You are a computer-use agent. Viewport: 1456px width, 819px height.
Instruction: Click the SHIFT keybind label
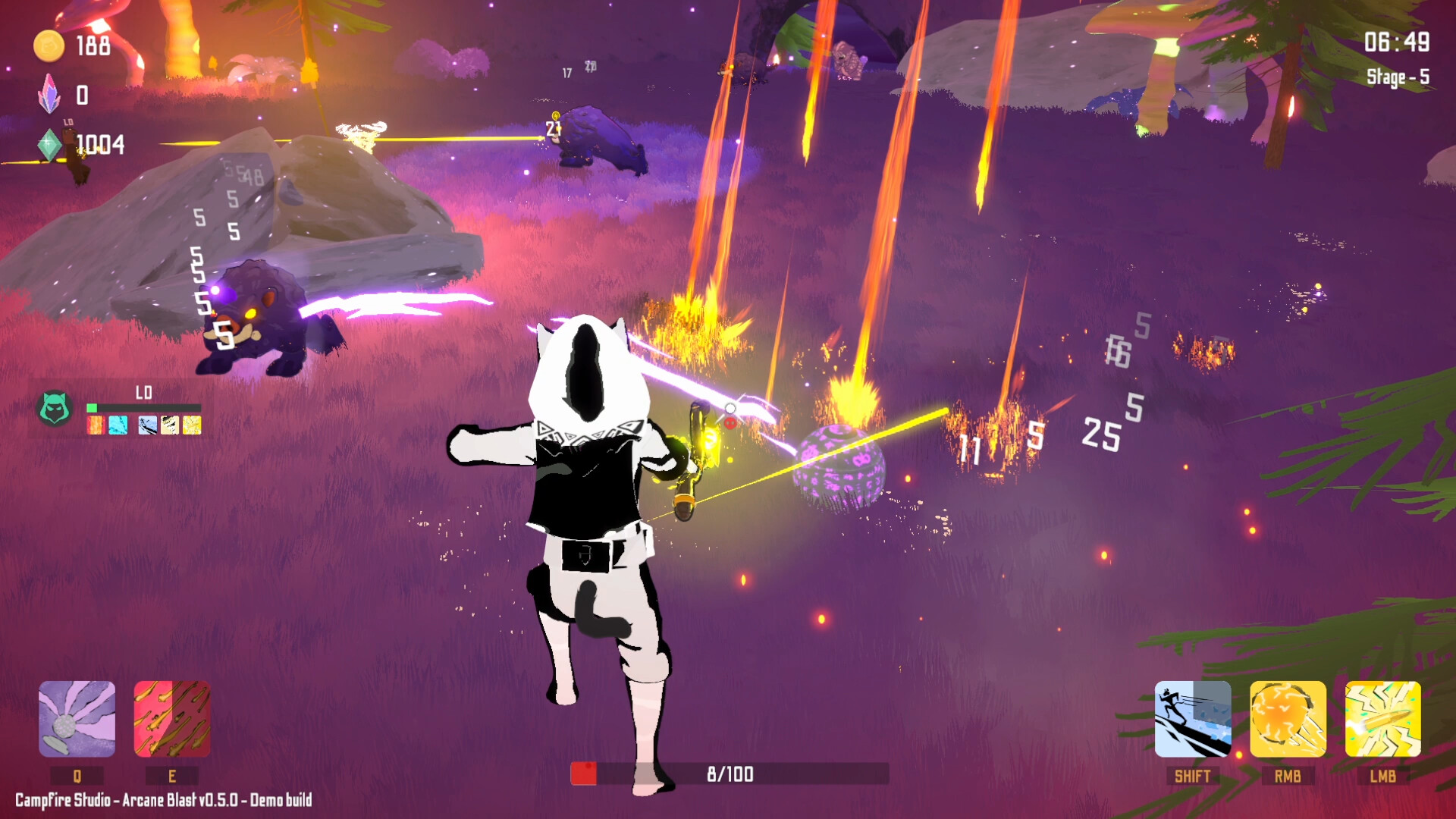click(x=1193, y=776)
